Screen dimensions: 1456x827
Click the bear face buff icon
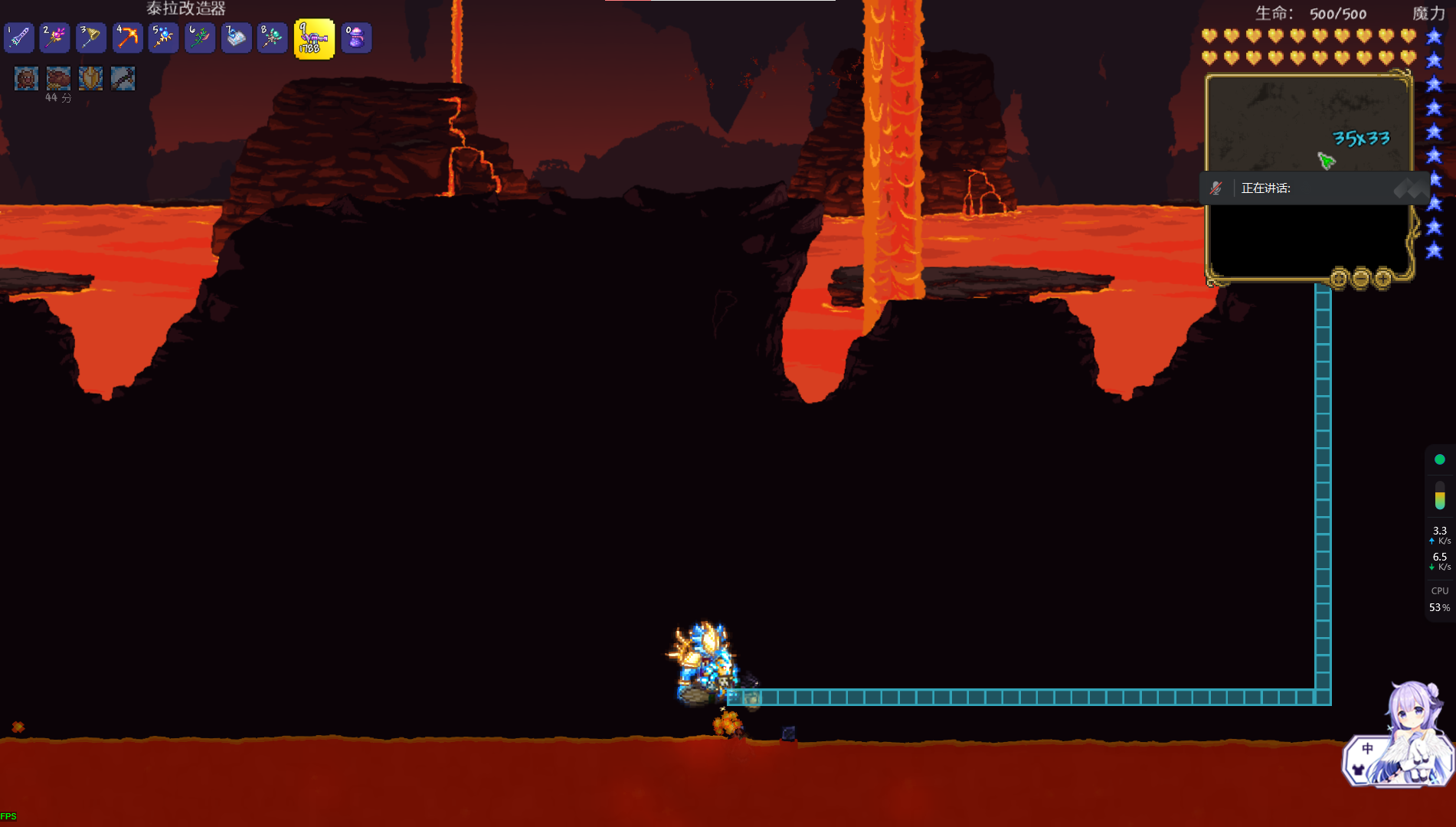pyautogui.click(x=26, y=78)
